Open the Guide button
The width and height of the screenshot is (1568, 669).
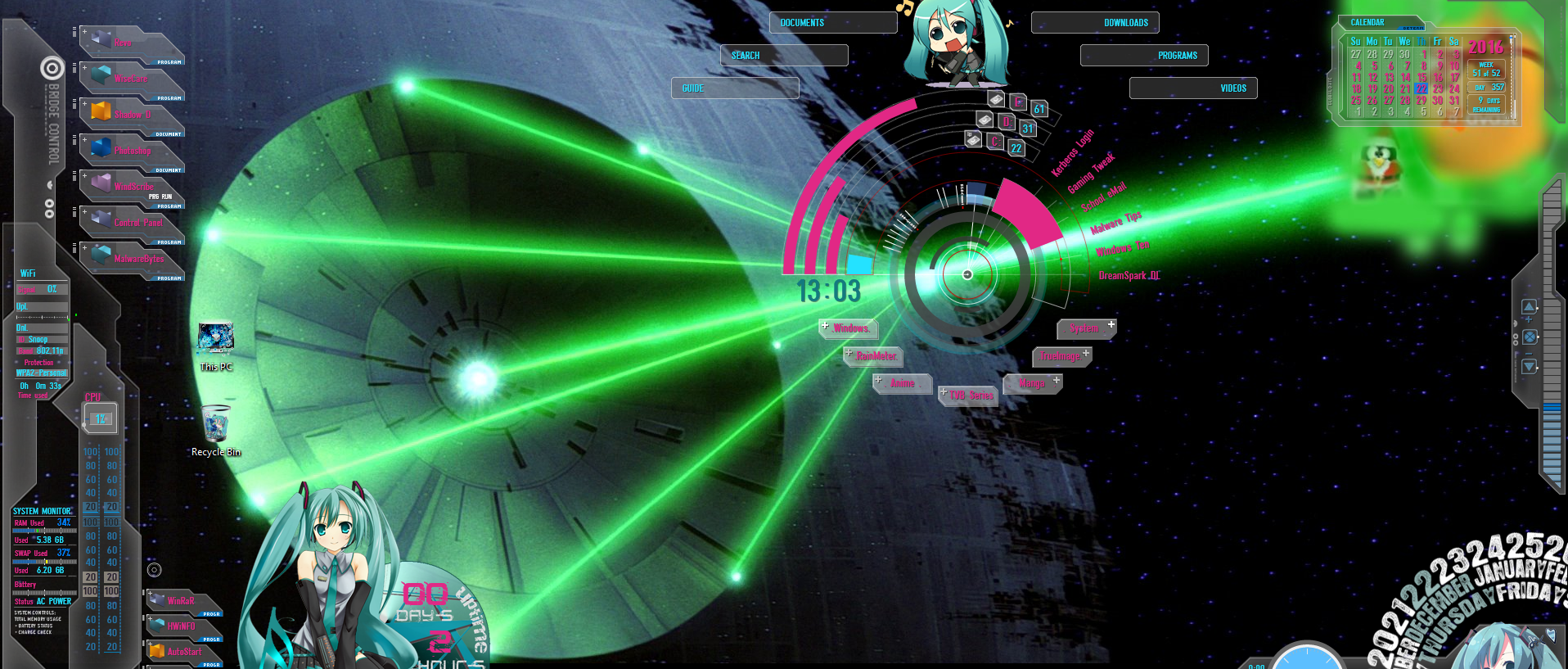(734, 88)
